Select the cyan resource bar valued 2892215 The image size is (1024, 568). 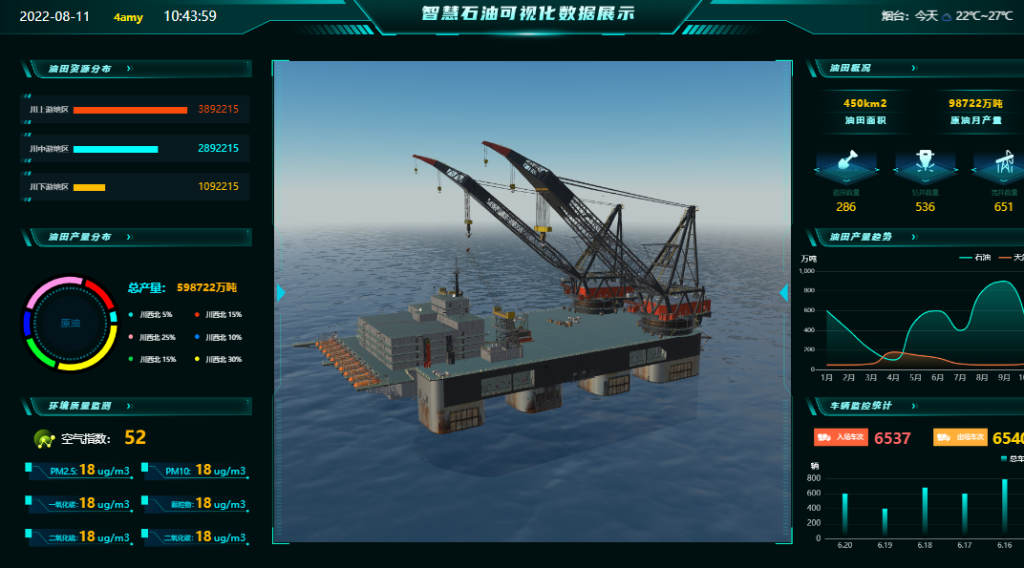115,149
